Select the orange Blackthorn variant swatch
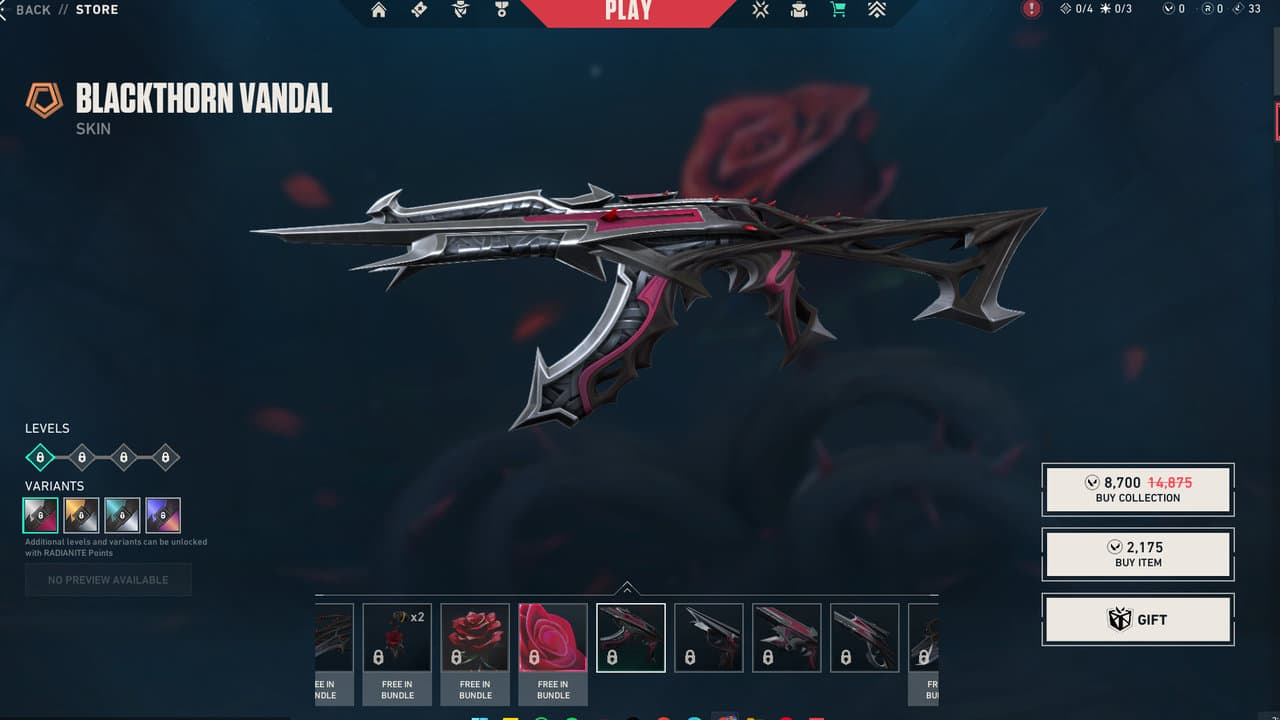The width and height of the screenshot is (1280, 720). (x=79, y=514)
